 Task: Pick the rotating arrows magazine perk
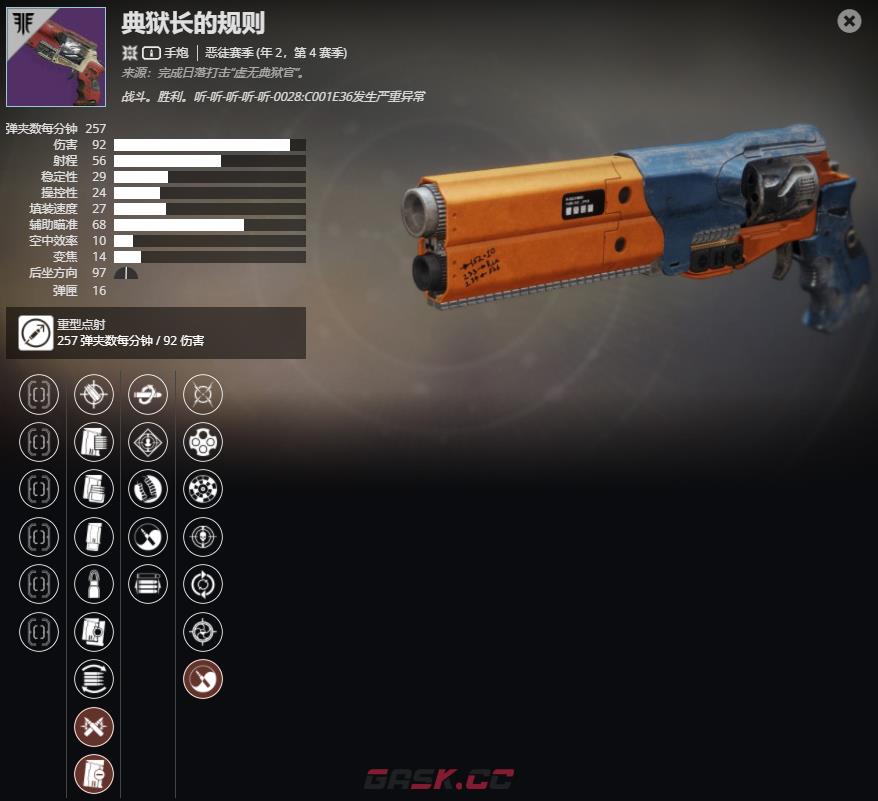94,679
